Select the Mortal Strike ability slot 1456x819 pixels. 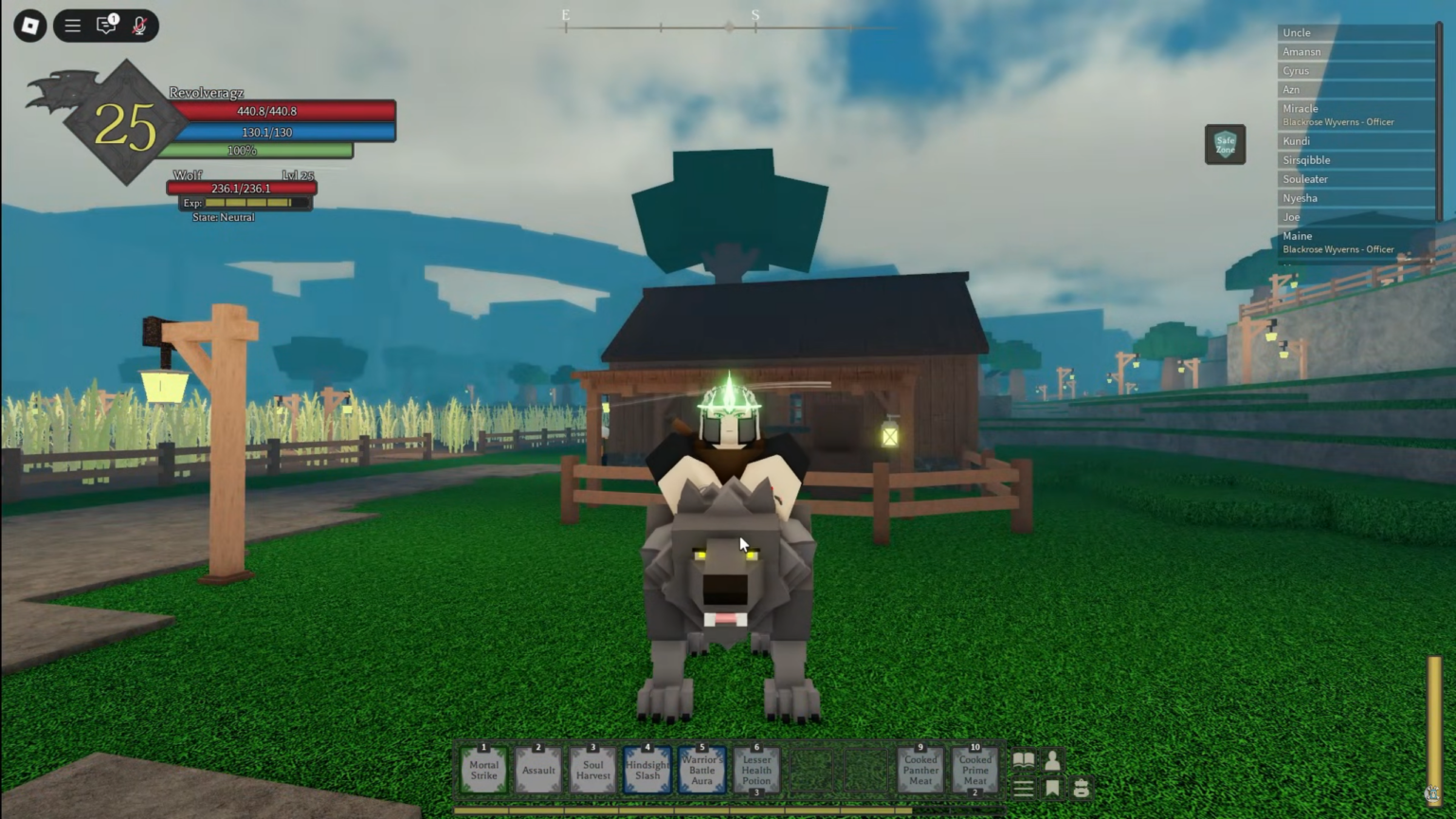point(483,771)
